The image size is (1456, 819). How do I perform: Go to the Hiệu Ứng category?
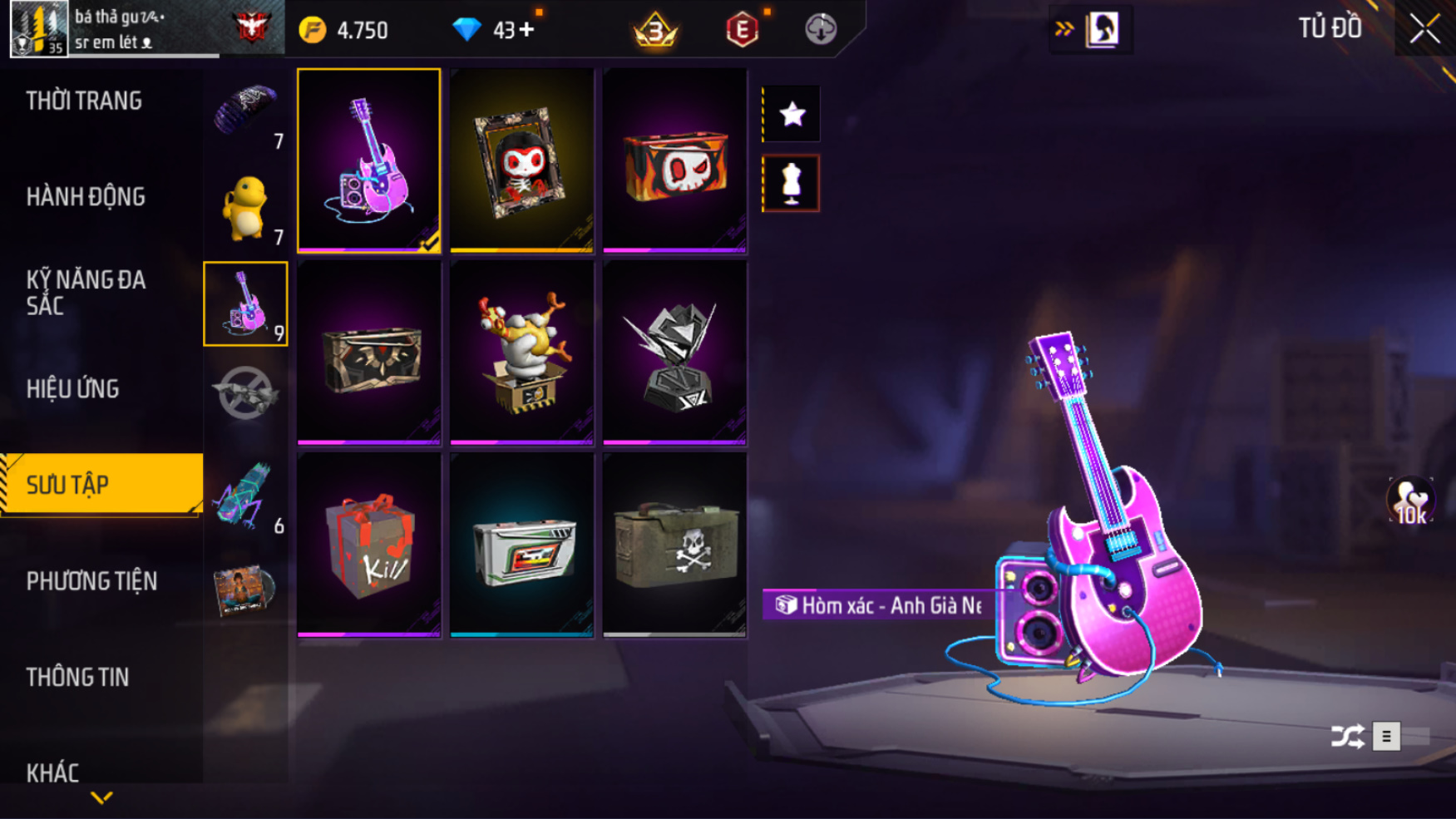point(73,389)
